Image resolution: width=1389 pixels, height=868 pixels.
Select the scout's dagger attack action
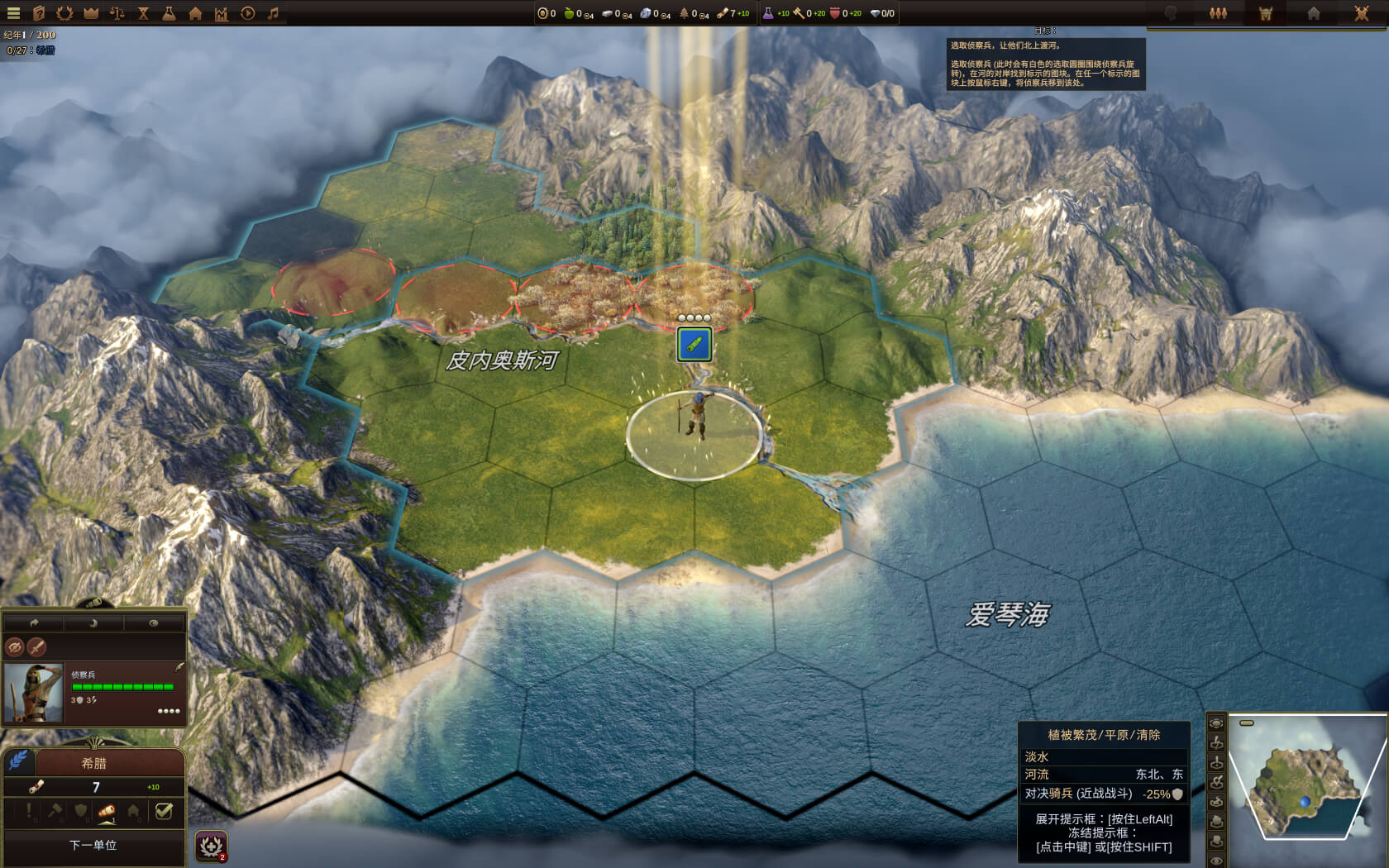tap(37, 647)
